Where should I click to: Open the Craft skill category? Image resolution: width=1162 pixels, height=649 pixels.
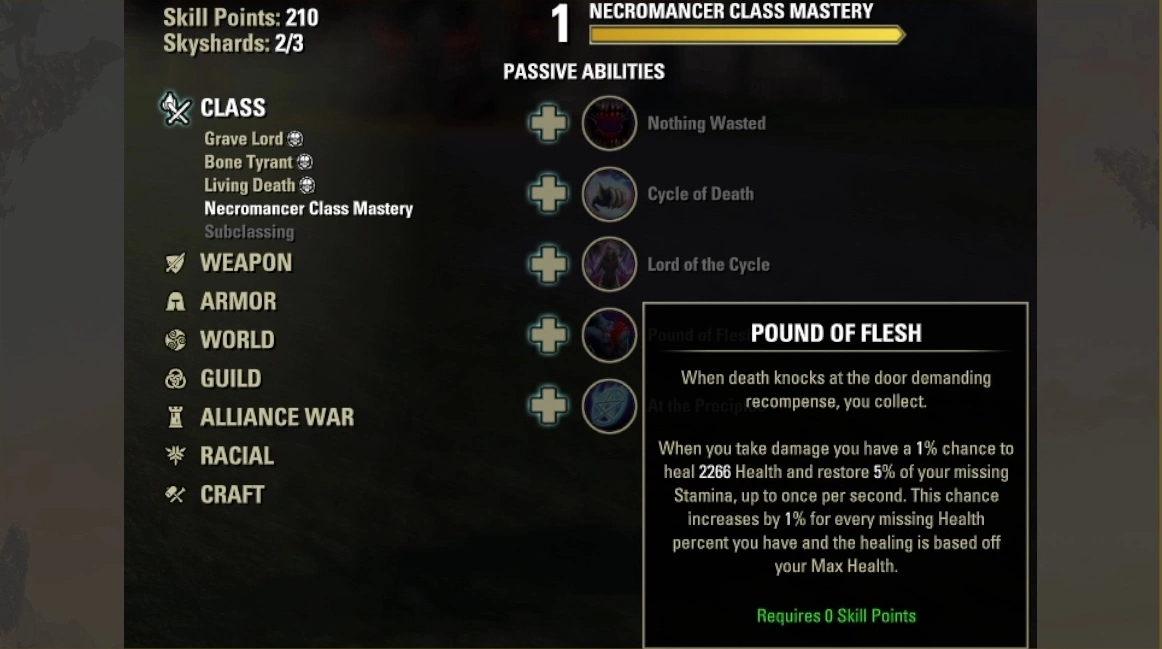[231, 495]
